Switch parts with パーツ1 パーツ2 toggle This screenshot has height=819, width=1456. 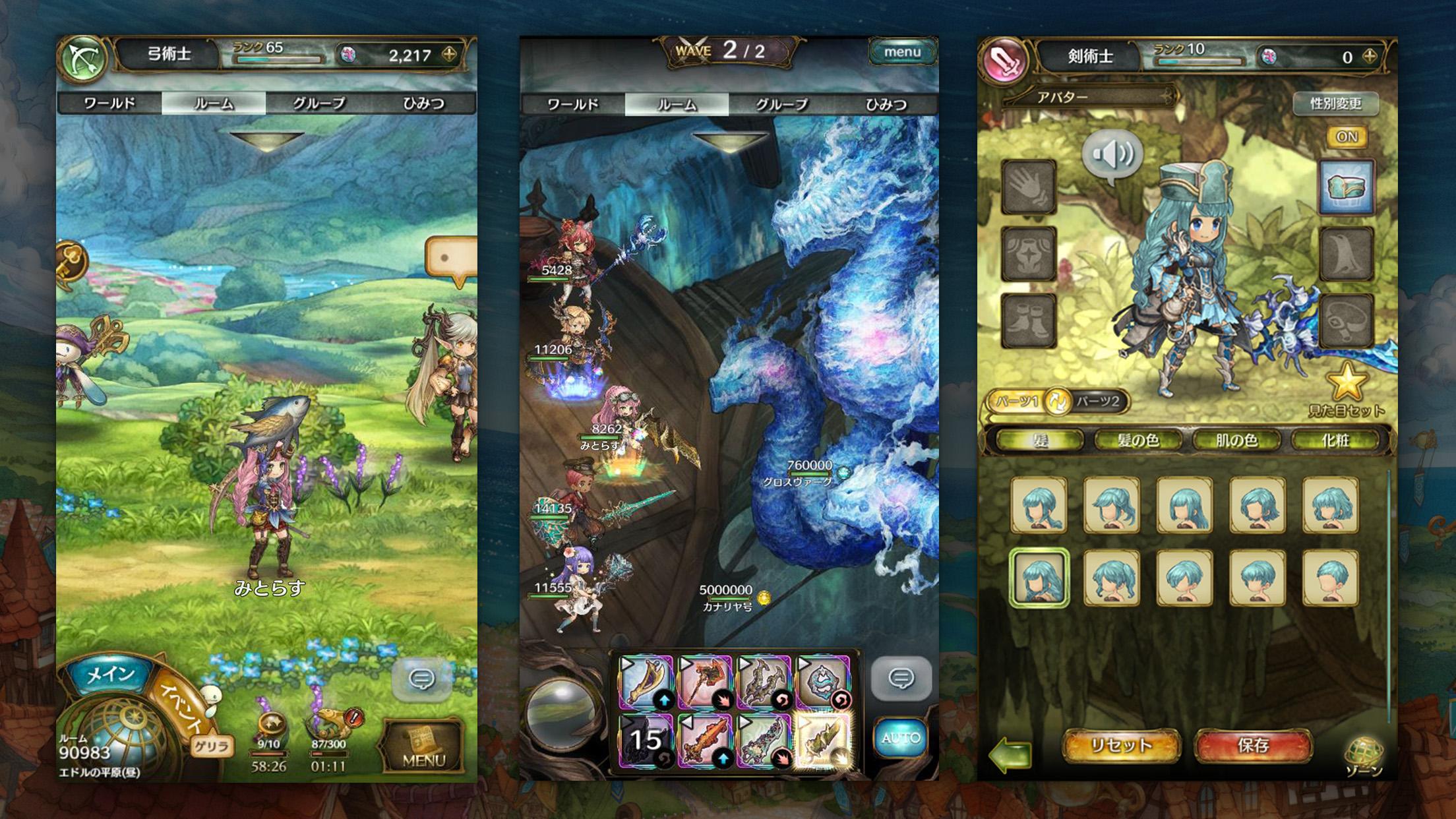click(x=1057, y=402)
